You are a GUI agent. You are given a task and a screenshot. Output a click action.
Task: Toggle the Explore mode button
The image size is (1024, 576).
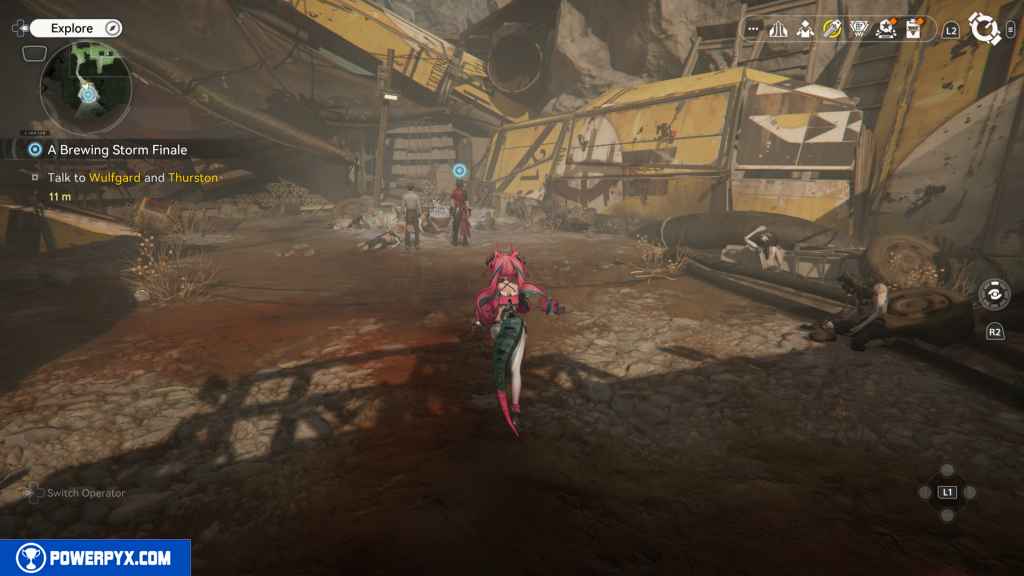pos(76,28)
